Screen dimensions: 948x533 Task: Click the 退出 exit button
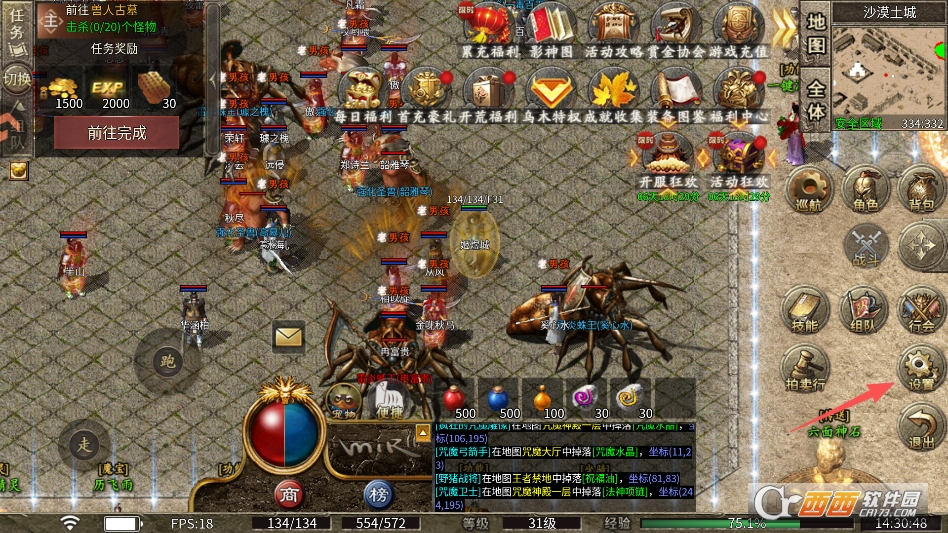tap(919, 428)
